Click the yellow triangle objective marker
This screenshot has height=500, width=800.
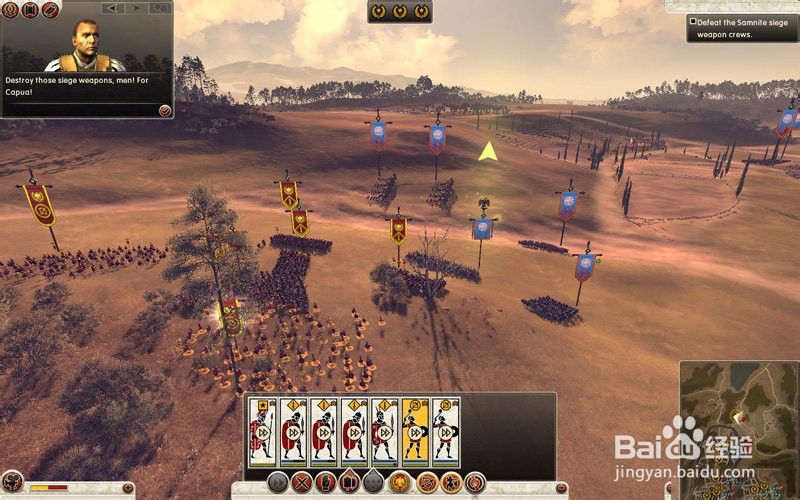point(488,152)
